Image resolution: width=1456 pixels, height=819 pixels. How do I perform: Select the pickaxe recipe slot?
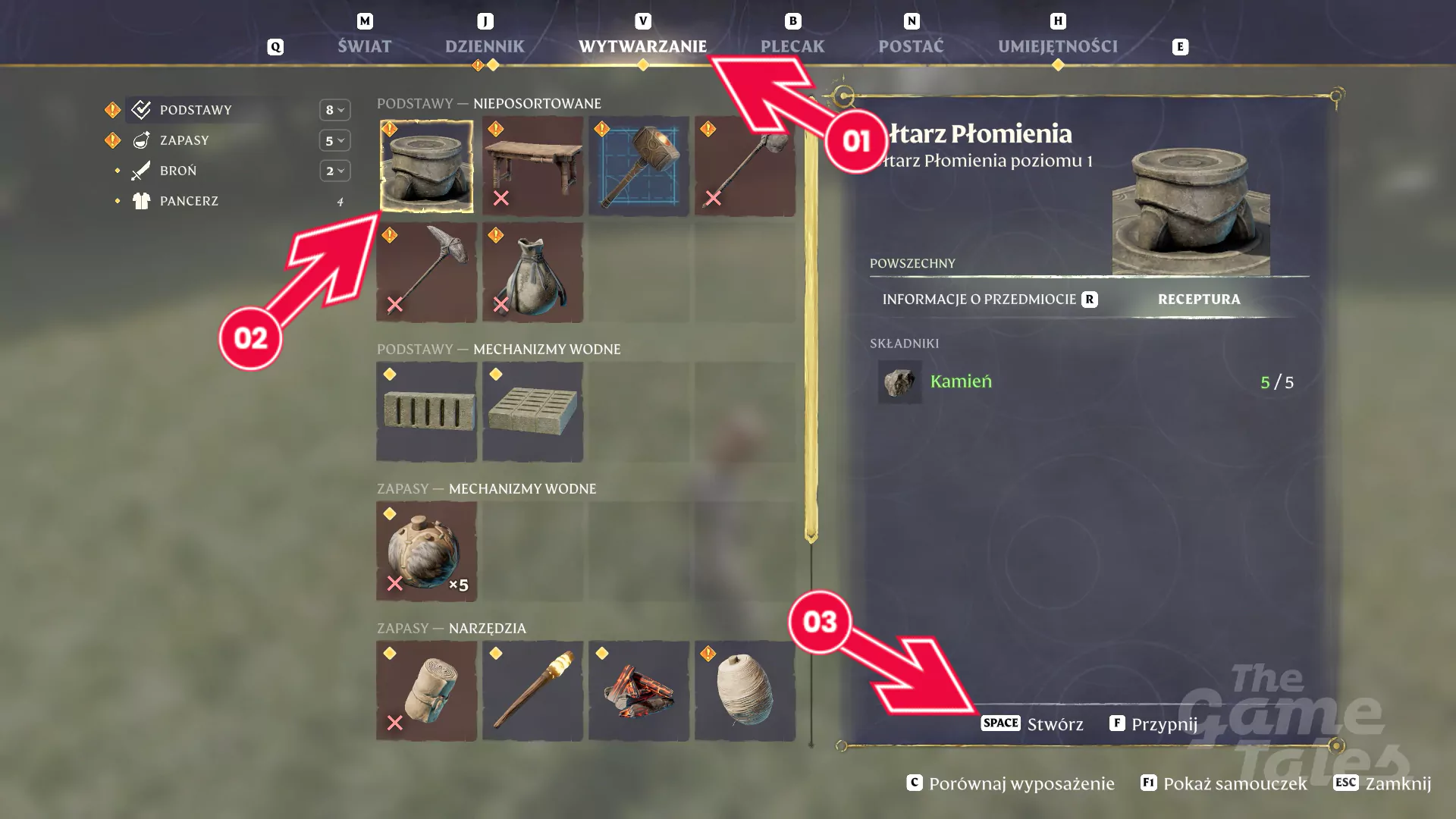tap(426, 272)
